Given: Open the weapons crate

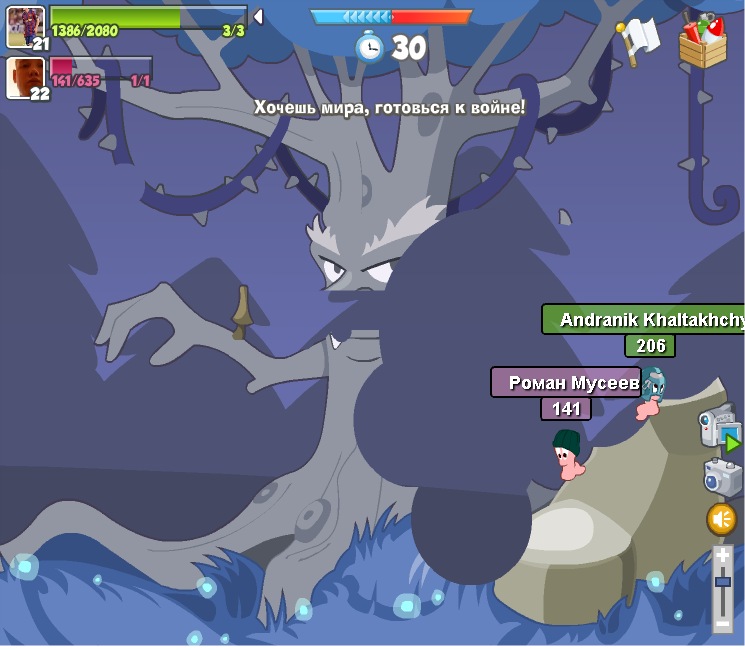Looking at the screenshot, I should [702, 40].
